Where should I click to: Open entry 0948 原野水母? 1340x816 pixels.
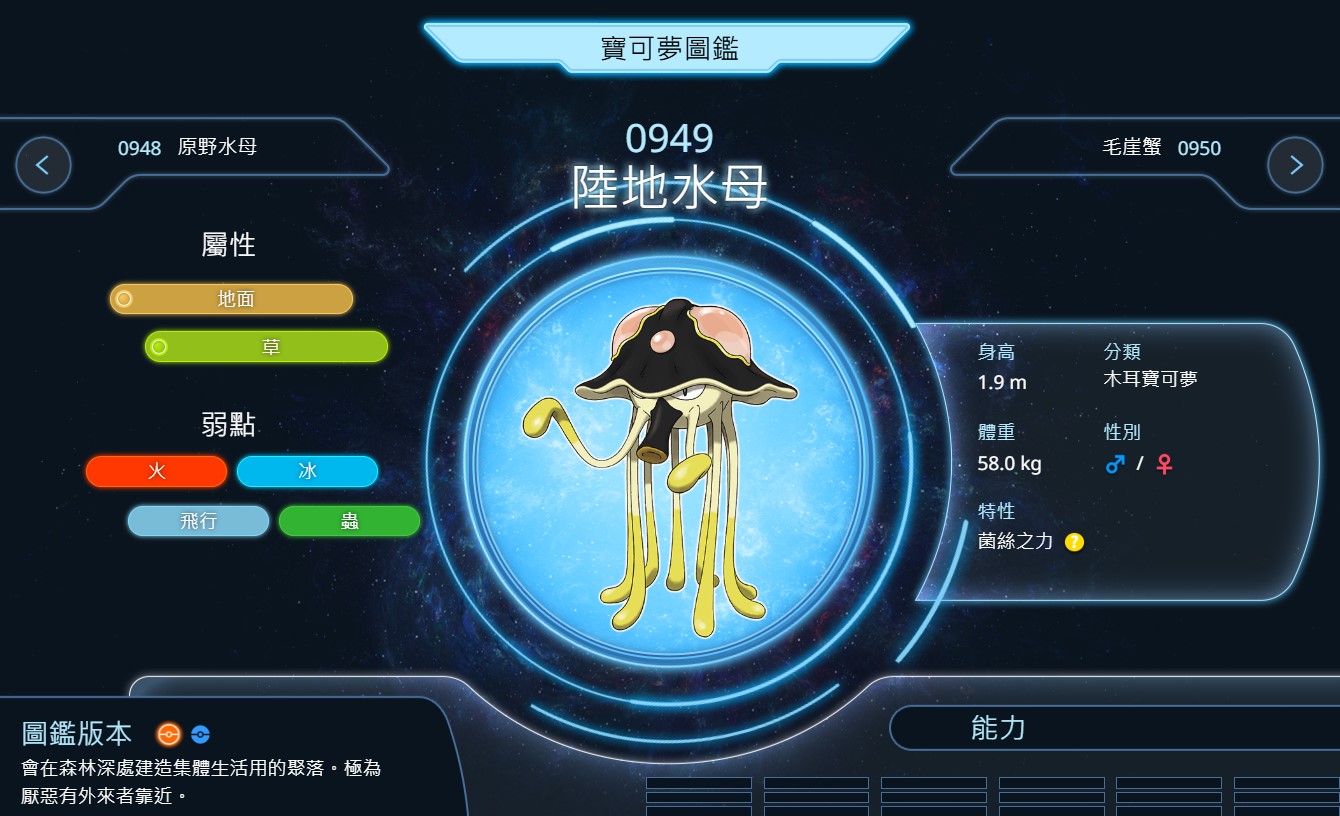coord(187,148)
